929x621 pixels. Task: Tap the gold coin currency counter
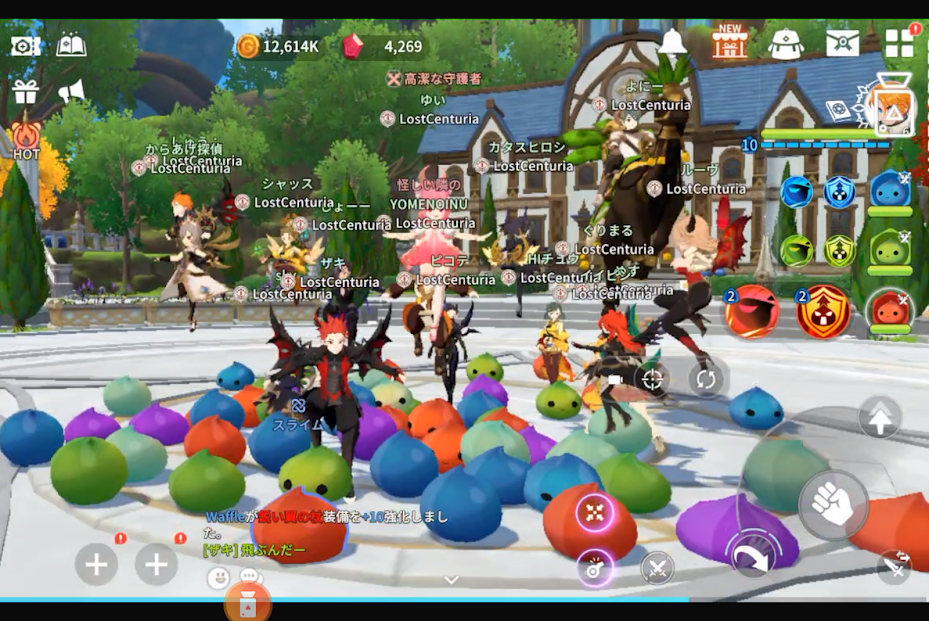pyautogui.click(x=278, y=46)
